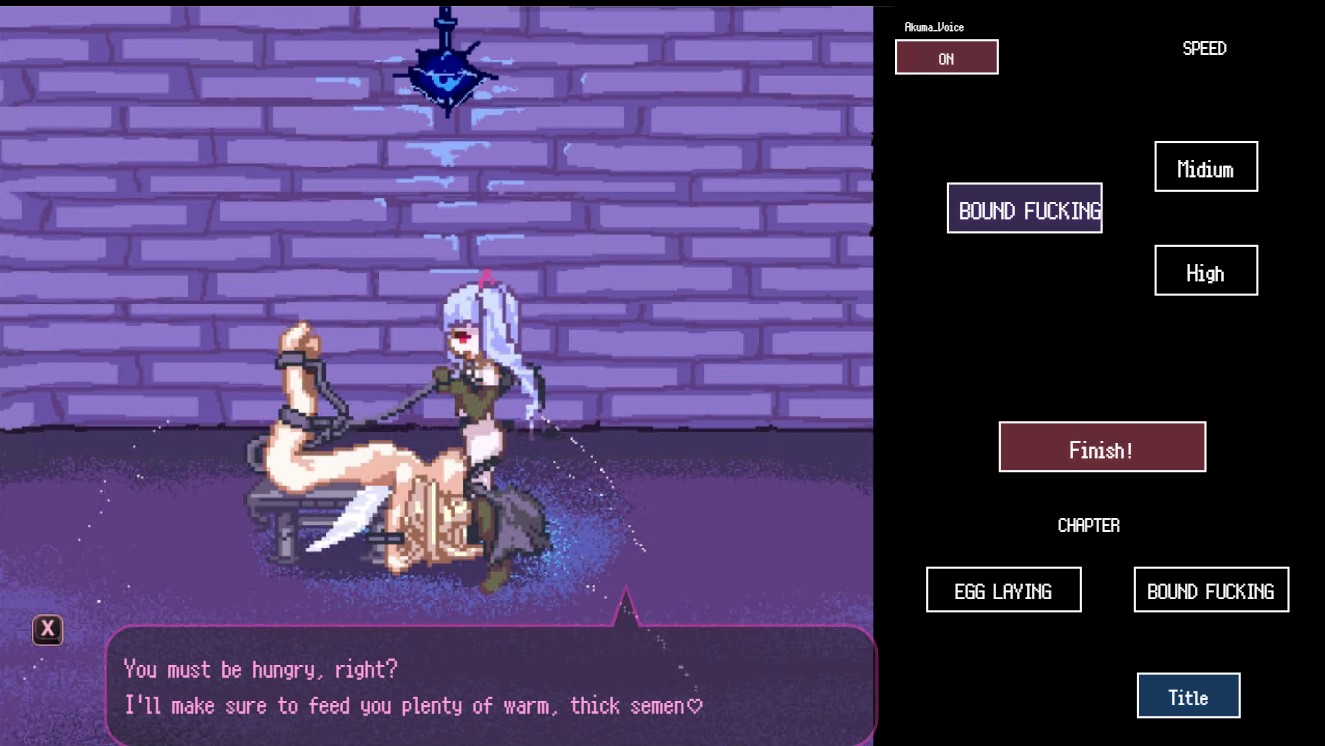1325x746 pixels.
Task: Switch to the EGG LAYING chapter
Action: tap(1004, 589)
